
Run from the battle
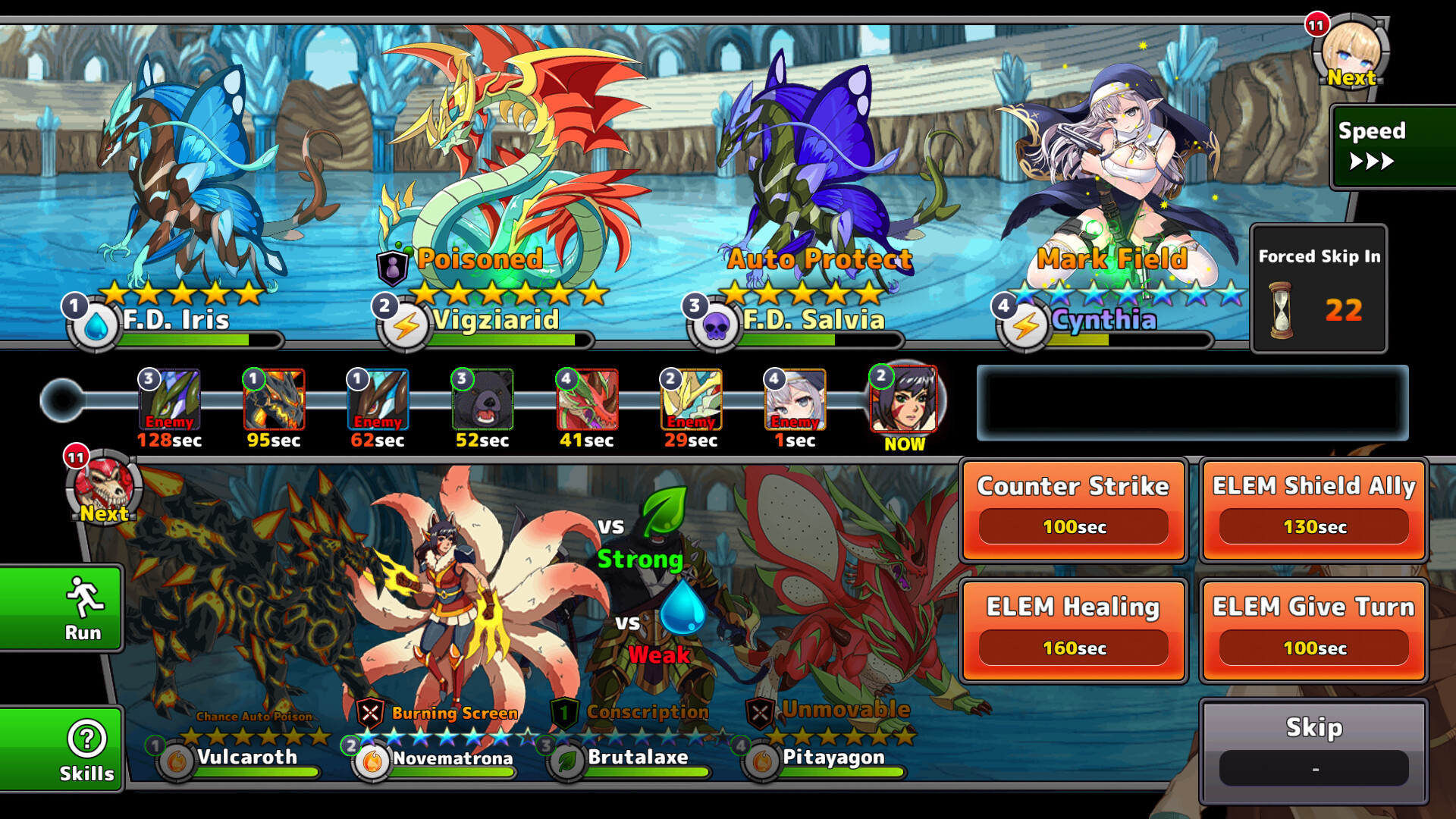click(61, 608)
